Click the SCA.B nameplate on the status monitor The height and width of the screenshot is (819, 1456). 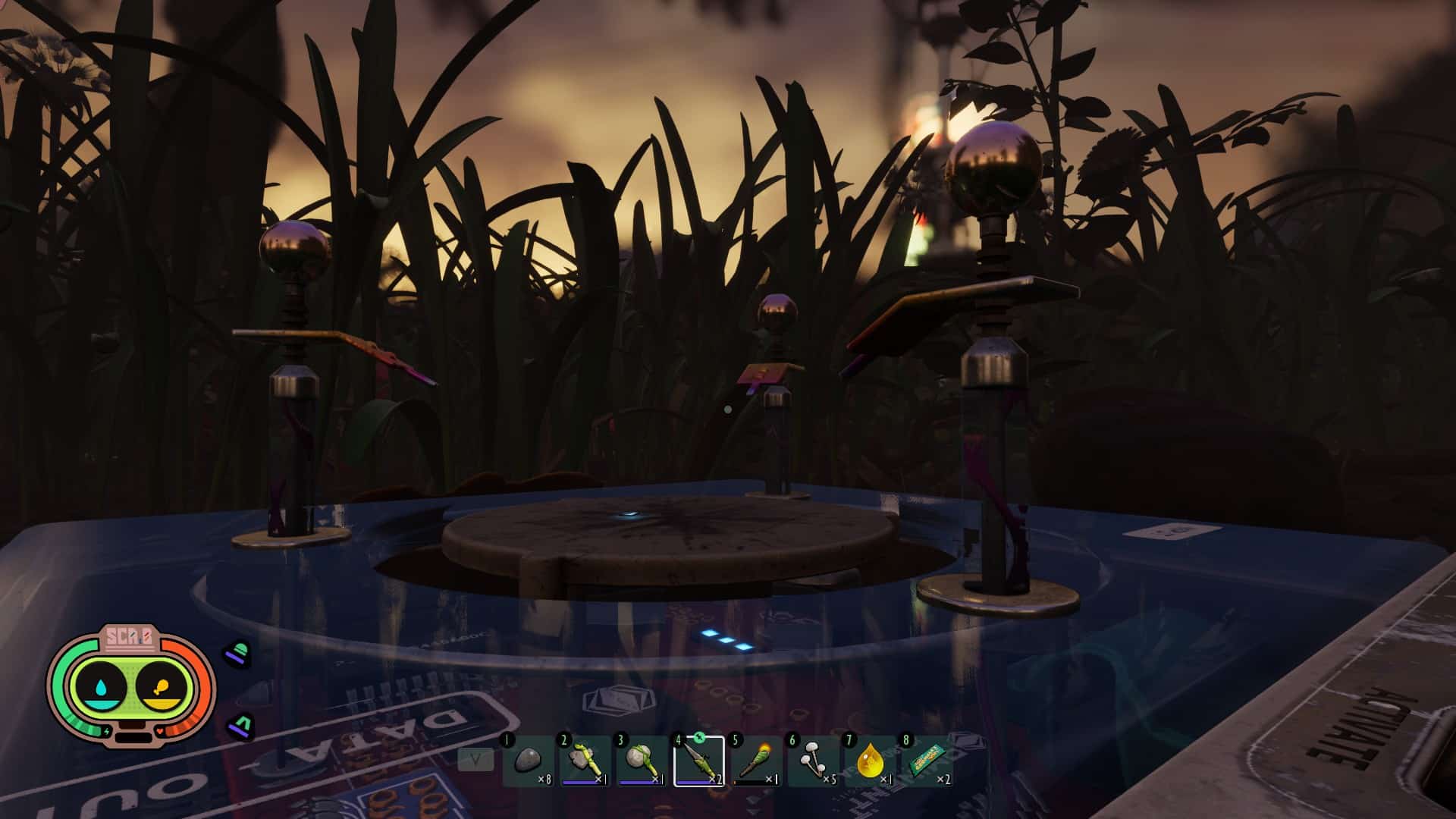[130, 636]
